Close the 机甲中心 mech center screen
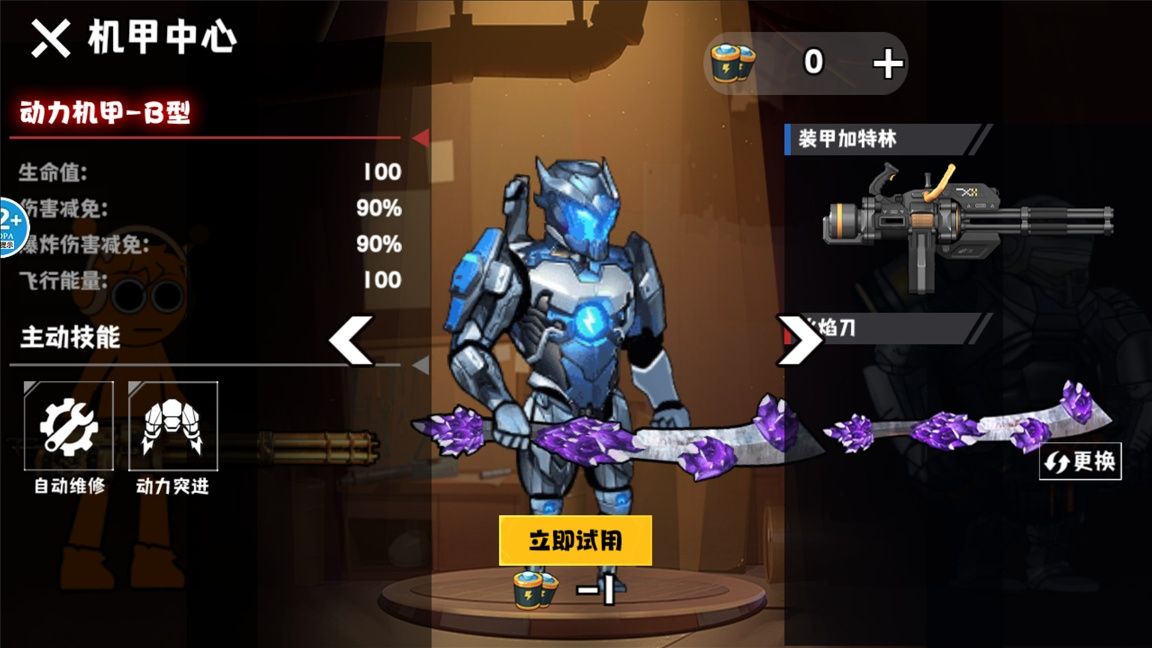Viewport: 1152px width, 648px height. pyautogui.click(x=50, y=39)
